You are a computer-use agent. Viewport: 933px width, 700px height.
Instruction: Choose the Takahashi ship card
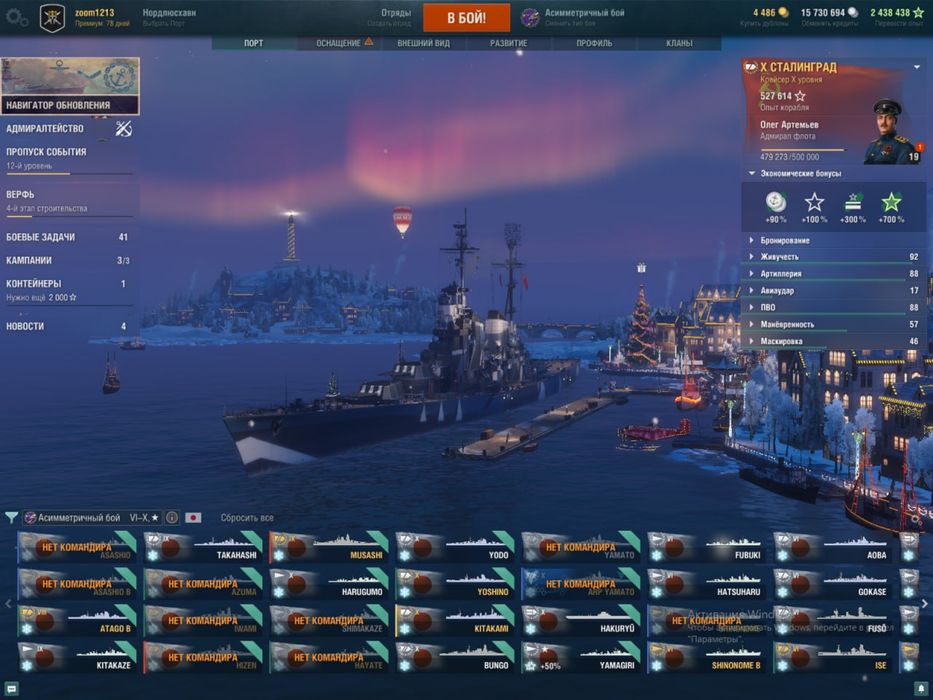pyautogui.click(x=204, y=548)
